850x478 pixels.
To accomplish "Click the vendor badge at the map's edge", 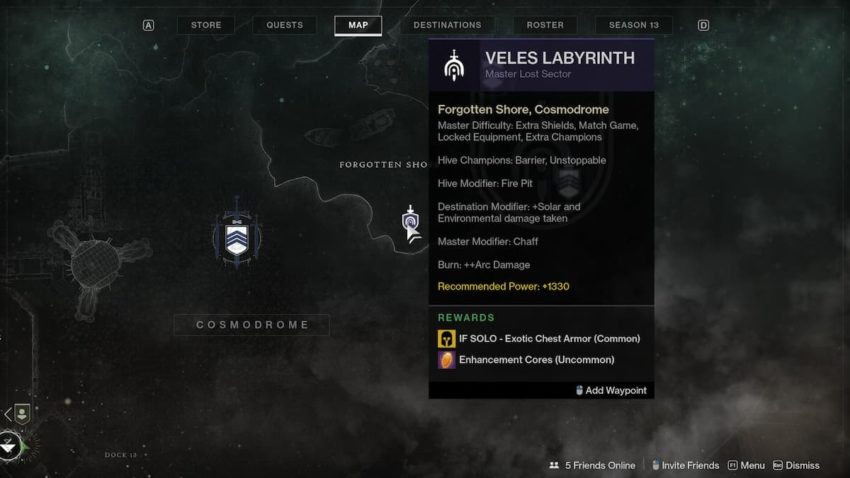I will coord(21,413).
